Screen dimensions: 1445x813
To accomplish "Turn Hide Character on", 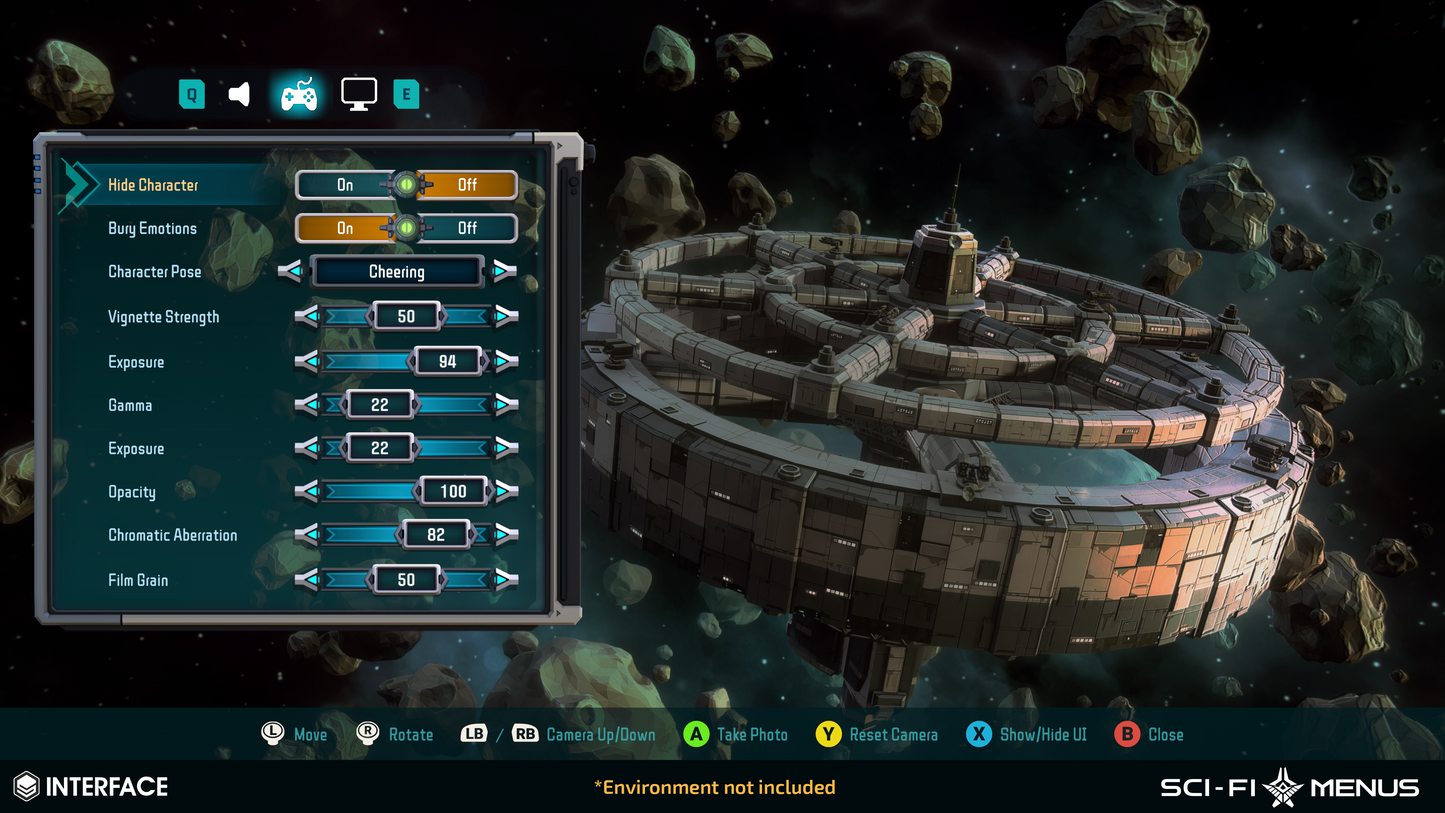I will coord(345,184).
